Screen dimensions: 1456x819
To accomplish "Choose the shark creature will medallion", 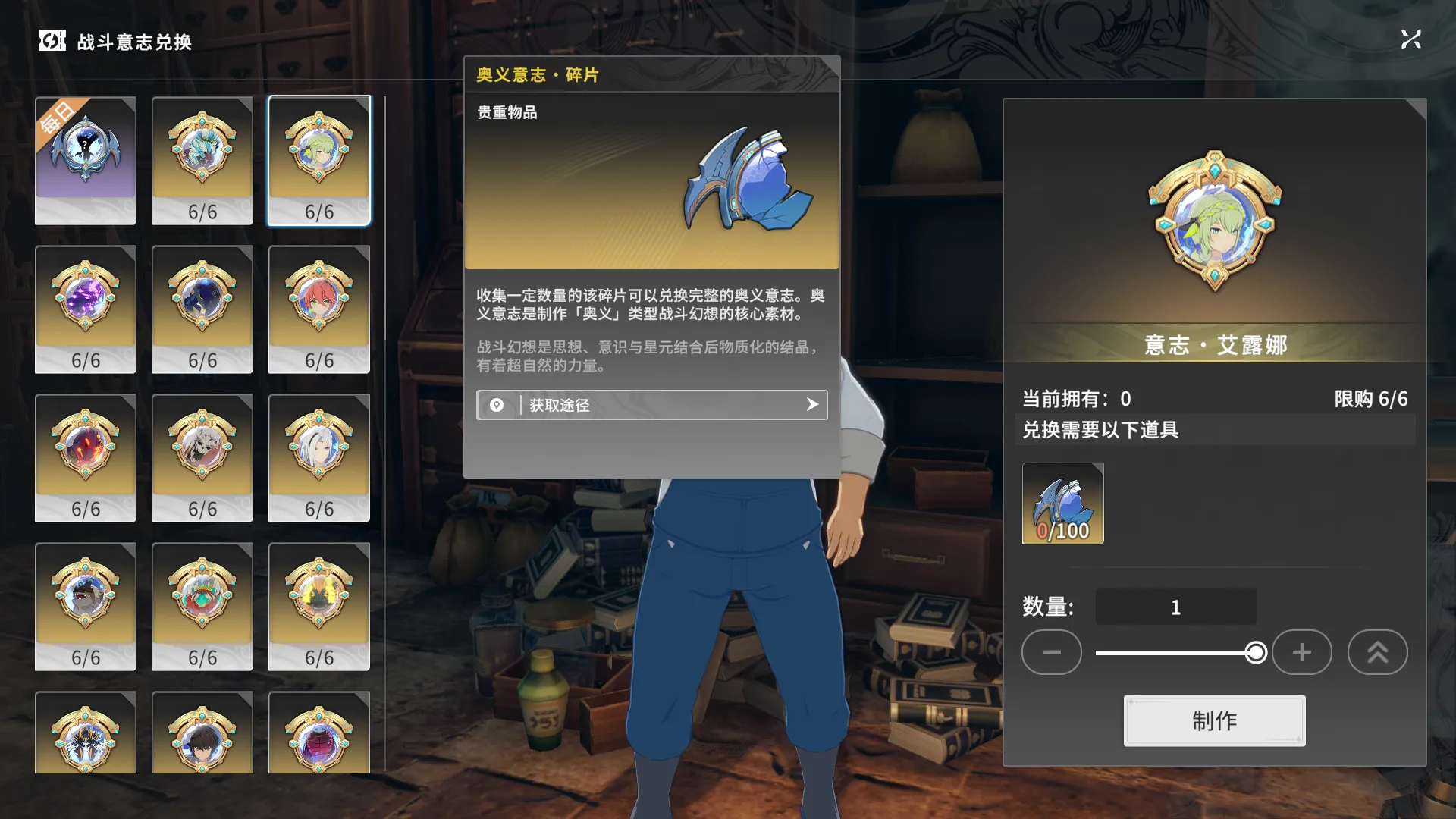I will tap(86, 606).
